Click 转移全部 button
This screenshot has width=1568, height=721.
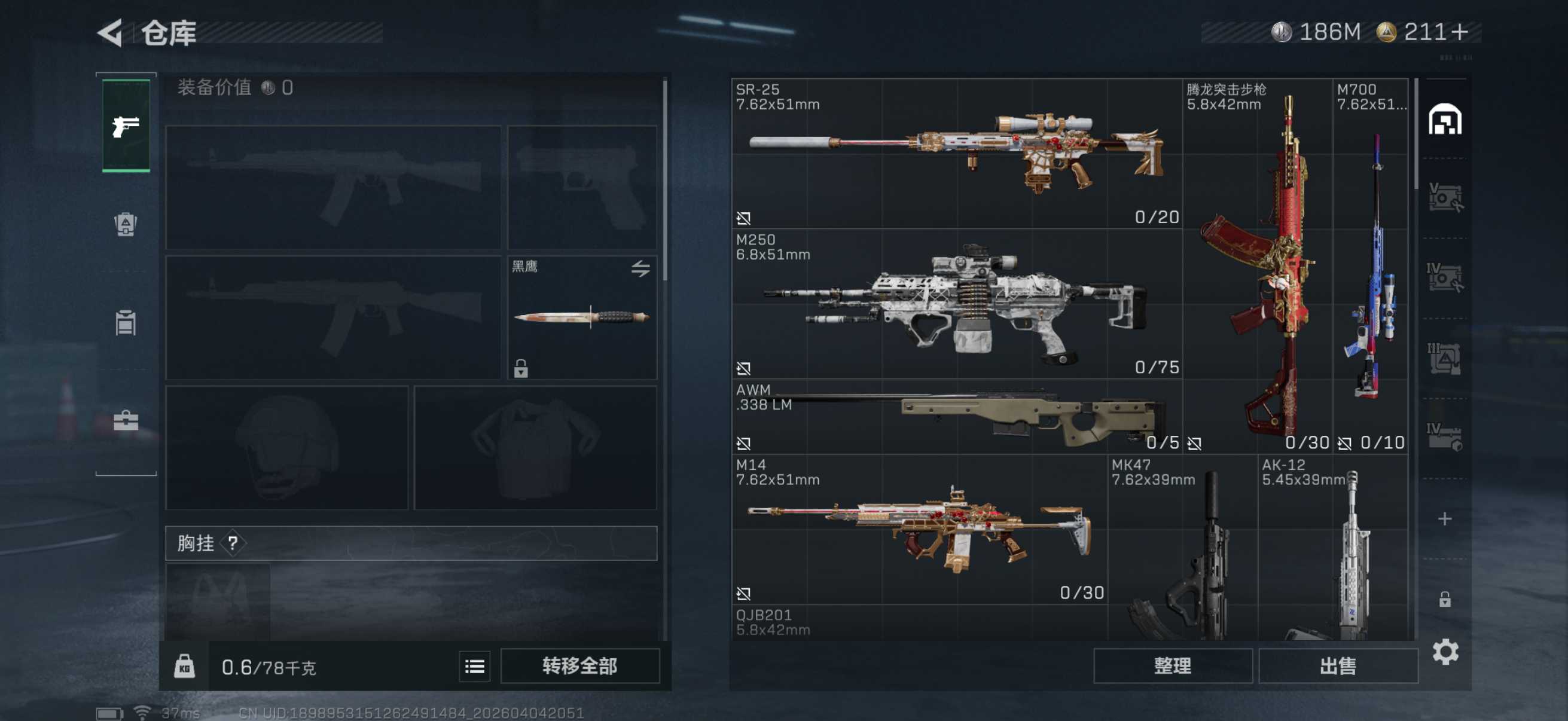pyautogui.click(x=579, y=665)
